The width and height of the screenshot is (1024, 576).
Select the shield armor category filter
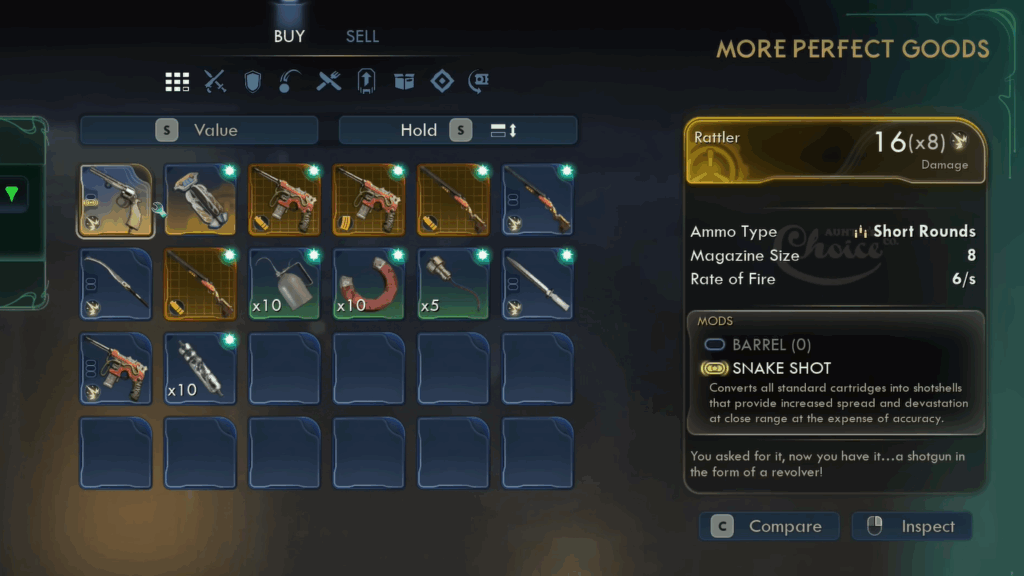(253, 82)
